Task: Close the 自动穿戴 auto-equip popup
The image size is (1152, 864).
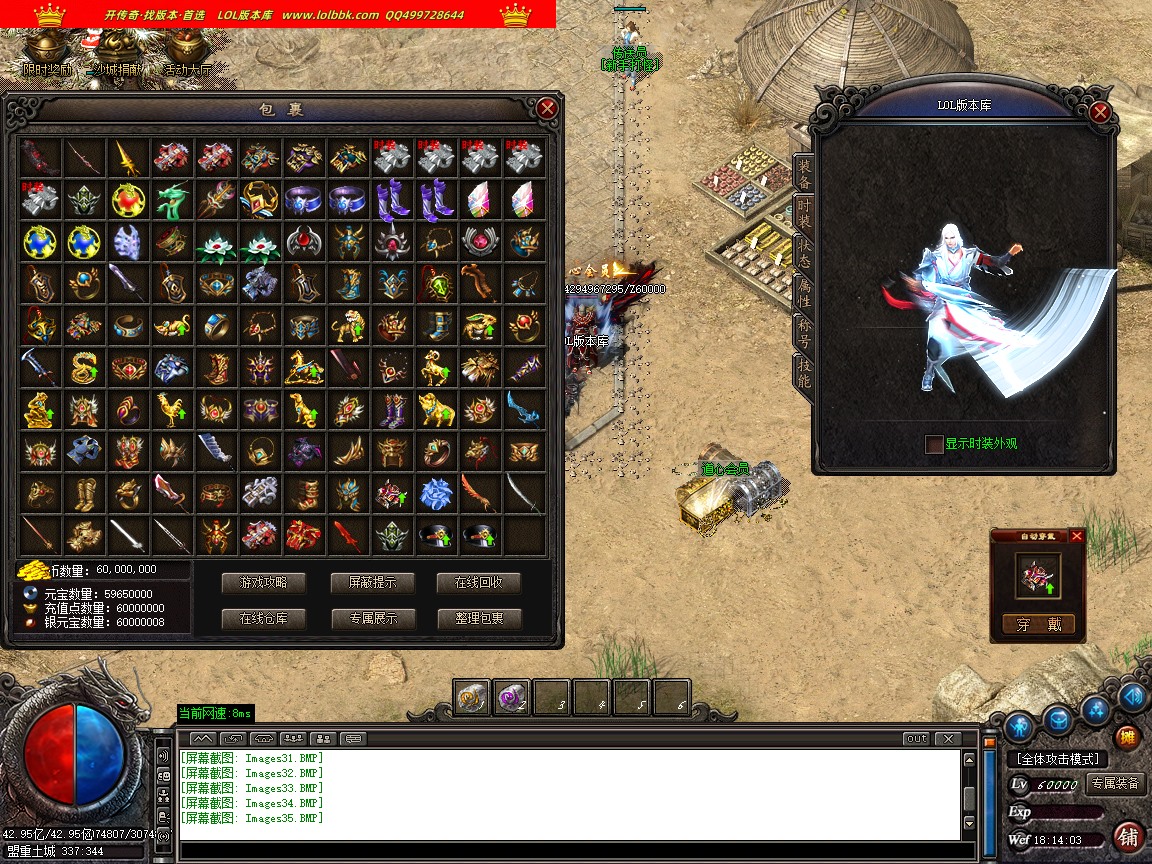Action: 1077,536
